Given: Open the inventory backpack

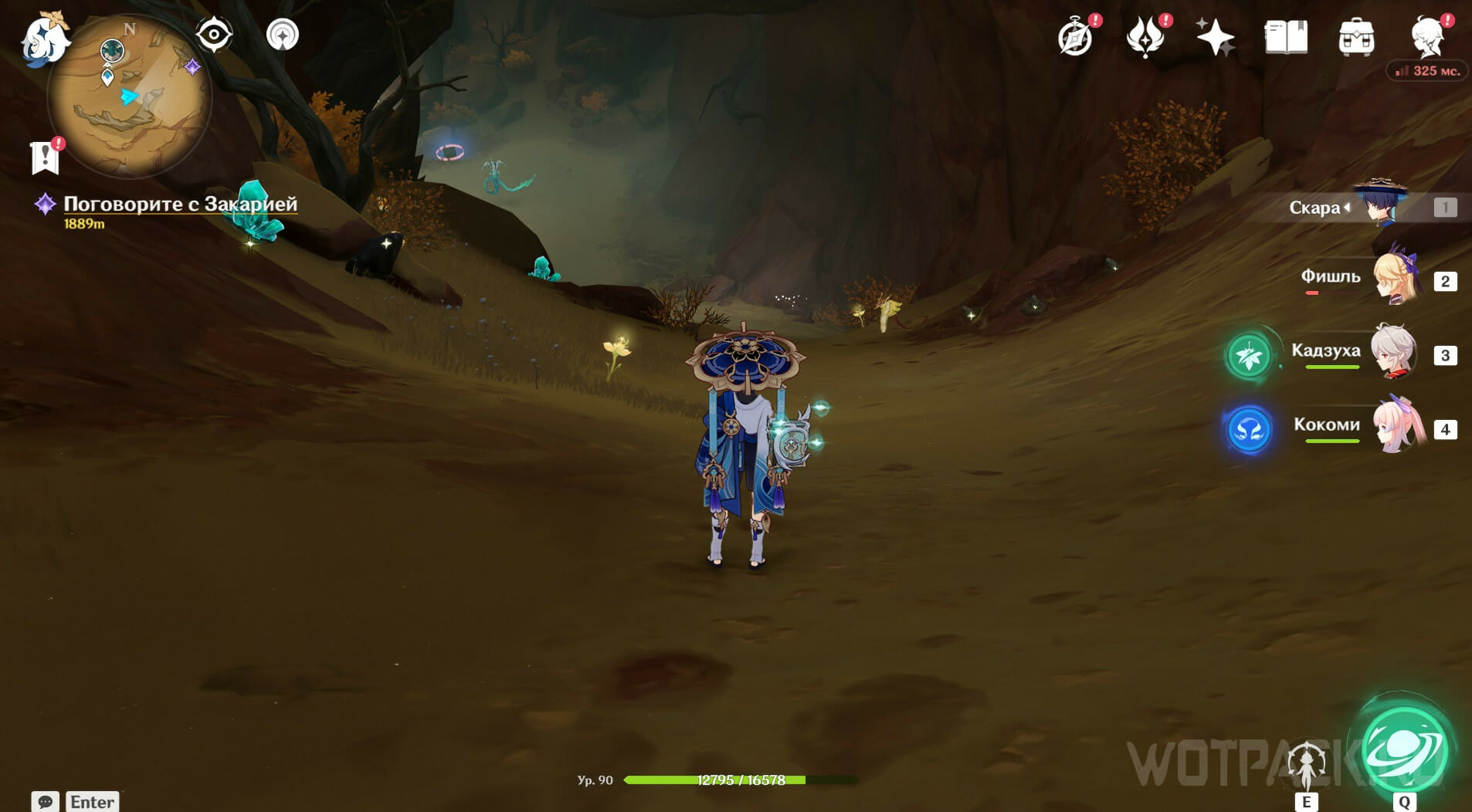Looking at the screenshot, I should pos(1356,37).
